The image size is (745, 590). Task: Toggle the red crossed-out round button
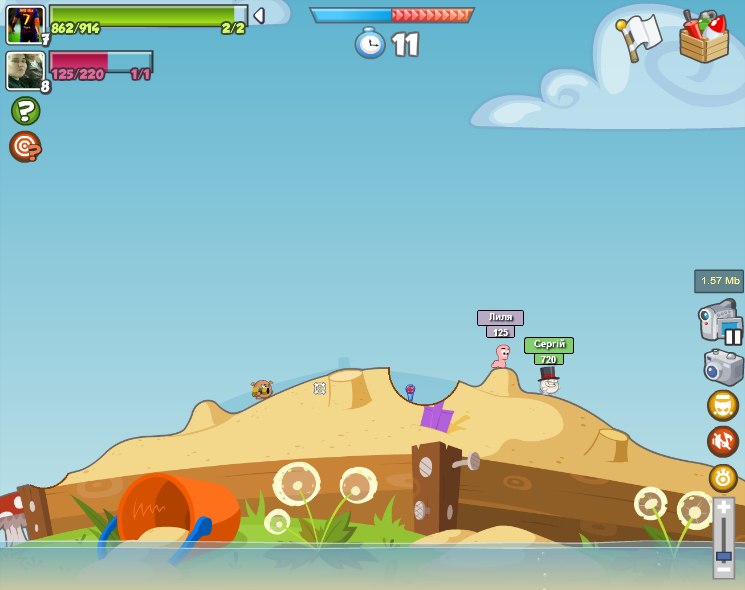tap(722, 441)
